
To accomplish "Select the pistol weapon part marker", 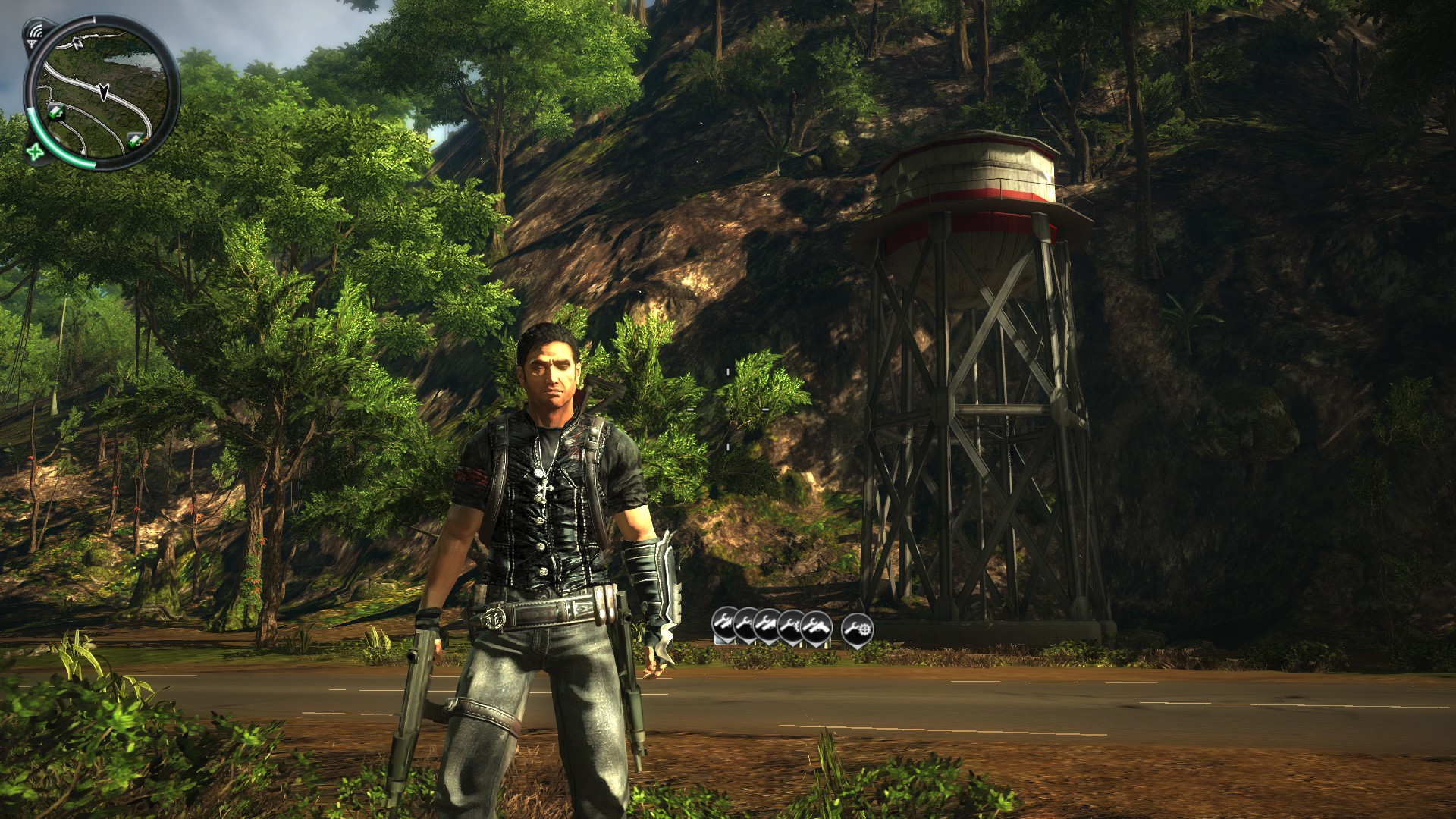I will point(817,627).
